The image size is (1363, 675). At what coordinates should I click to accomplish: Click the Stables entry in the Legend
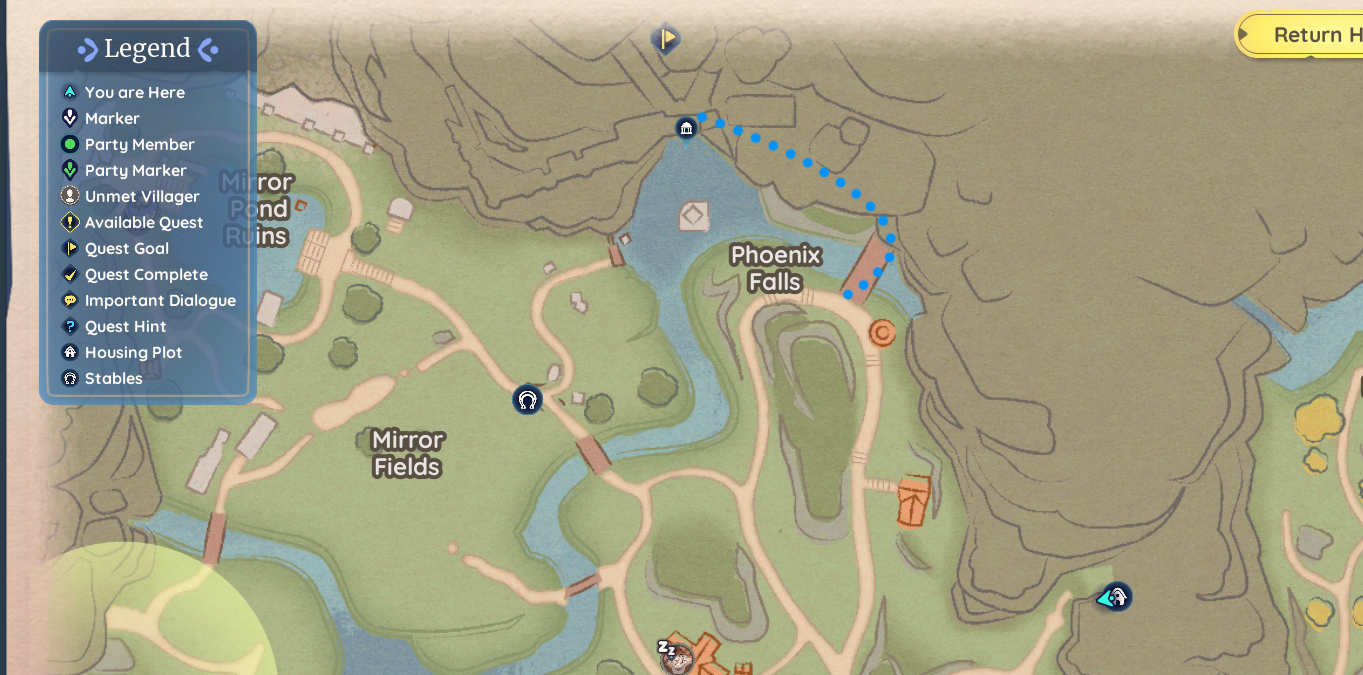tap(113, 378)
